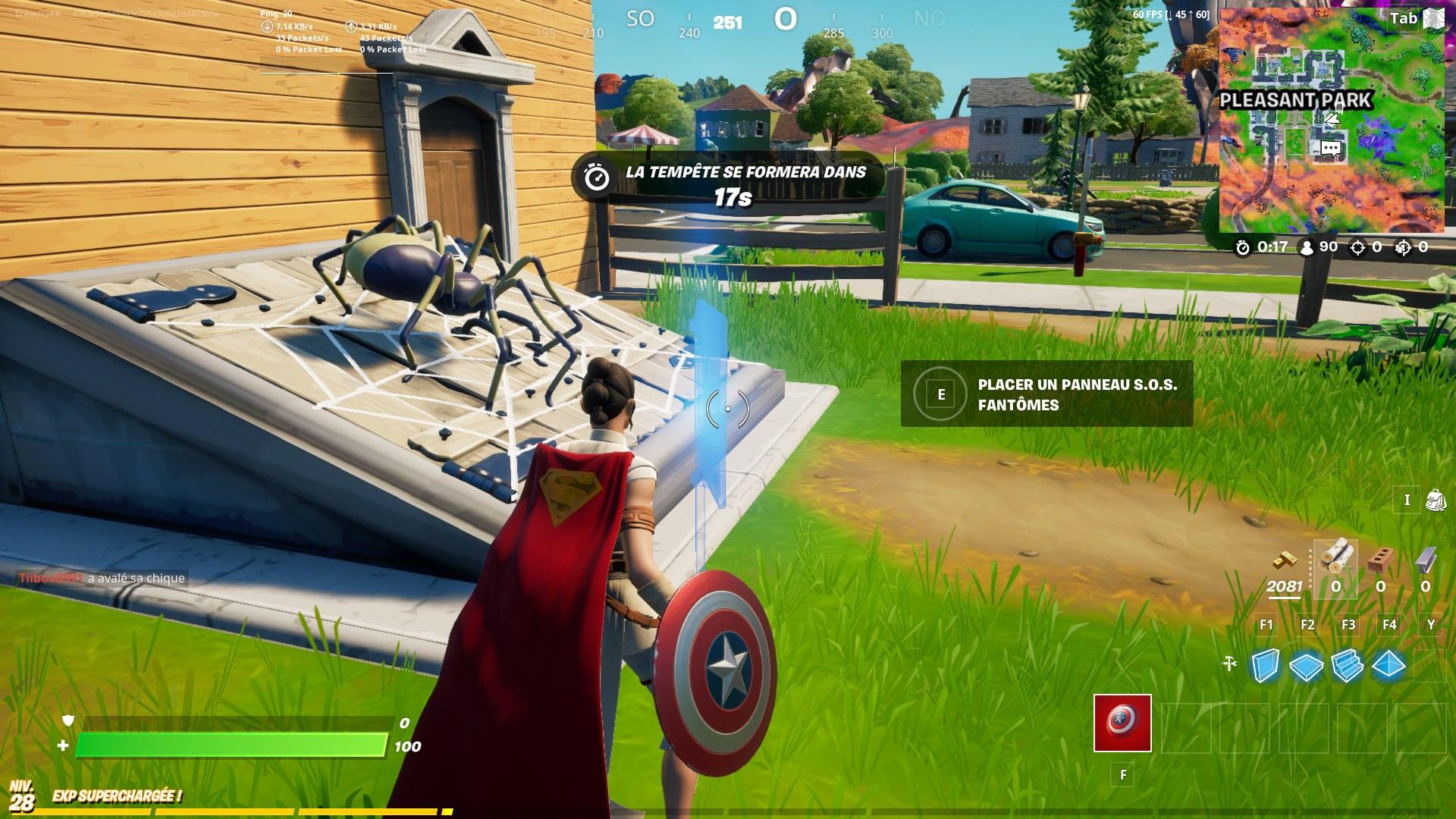Click the gold bars currency icon
The width and height of the screenshot is (1456, 819).
point(1285,560)
